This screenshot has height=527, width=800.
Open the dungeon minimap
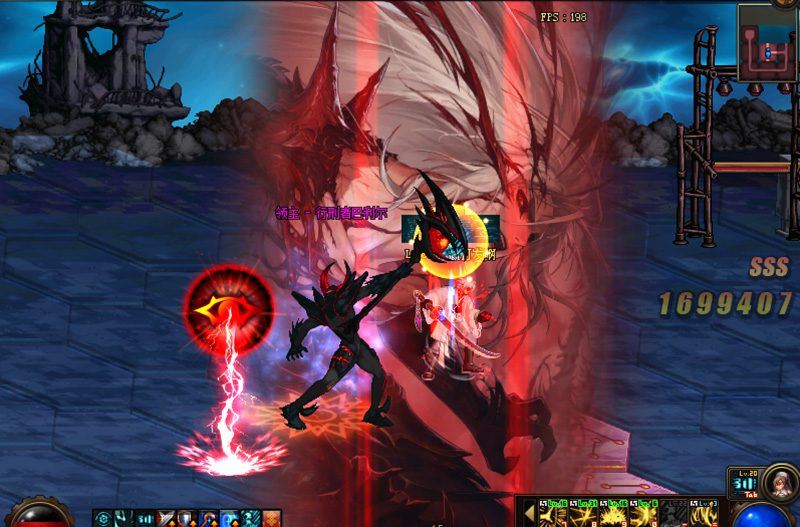(x=767, y=43)
